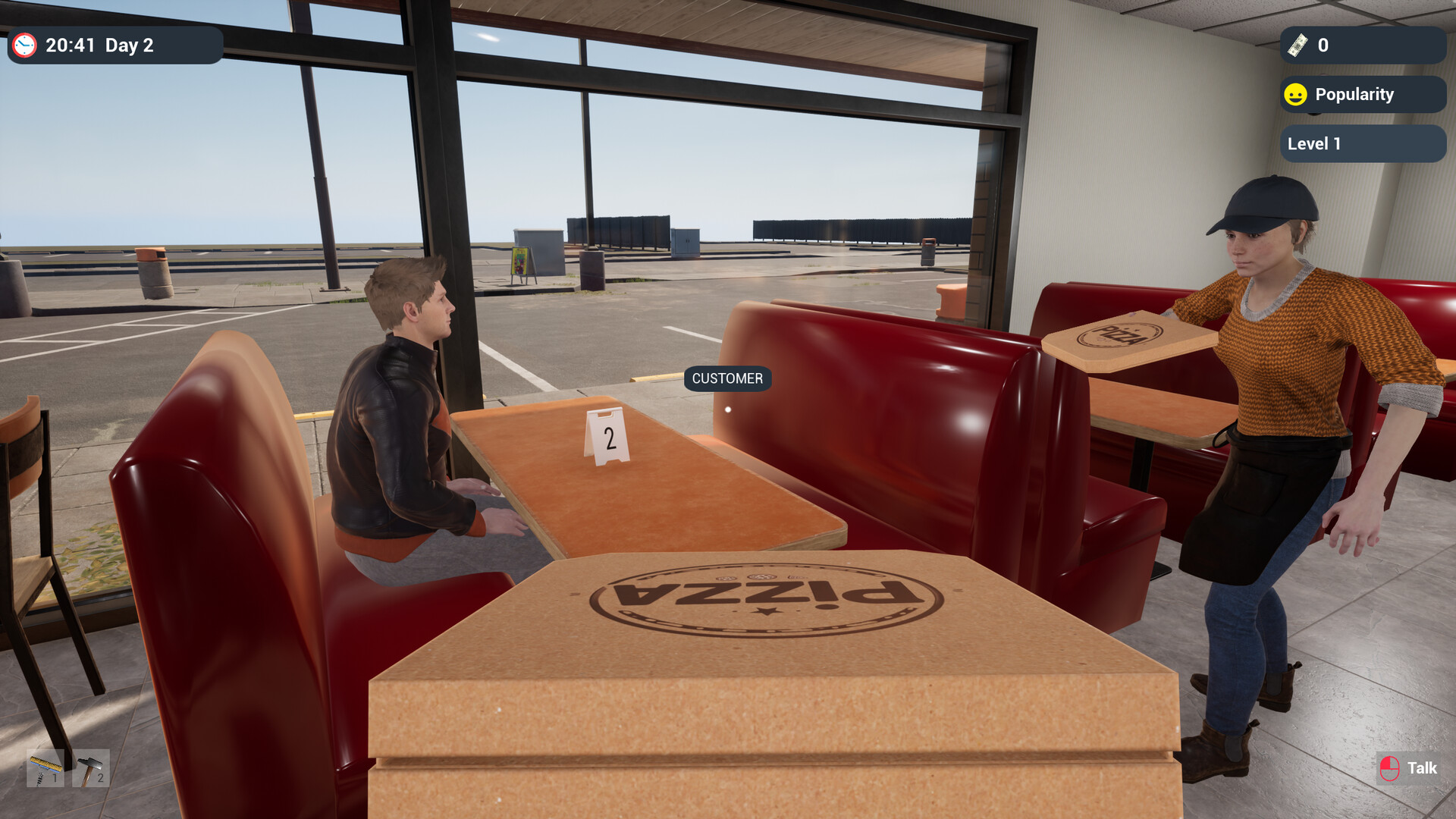Click the table number 2 sign
Screen dimensions: 1456x819
[x=607, y=436]
